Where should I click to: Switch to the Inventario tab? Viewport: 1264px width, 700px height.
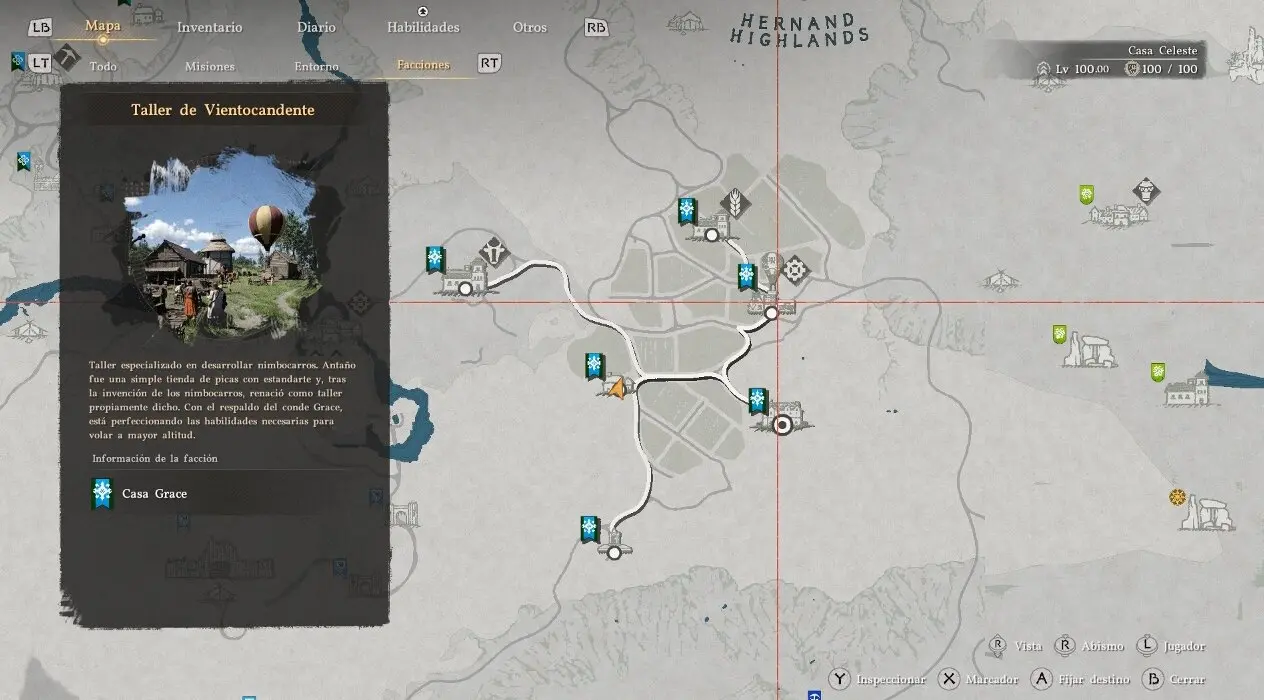tap(209, 27)
